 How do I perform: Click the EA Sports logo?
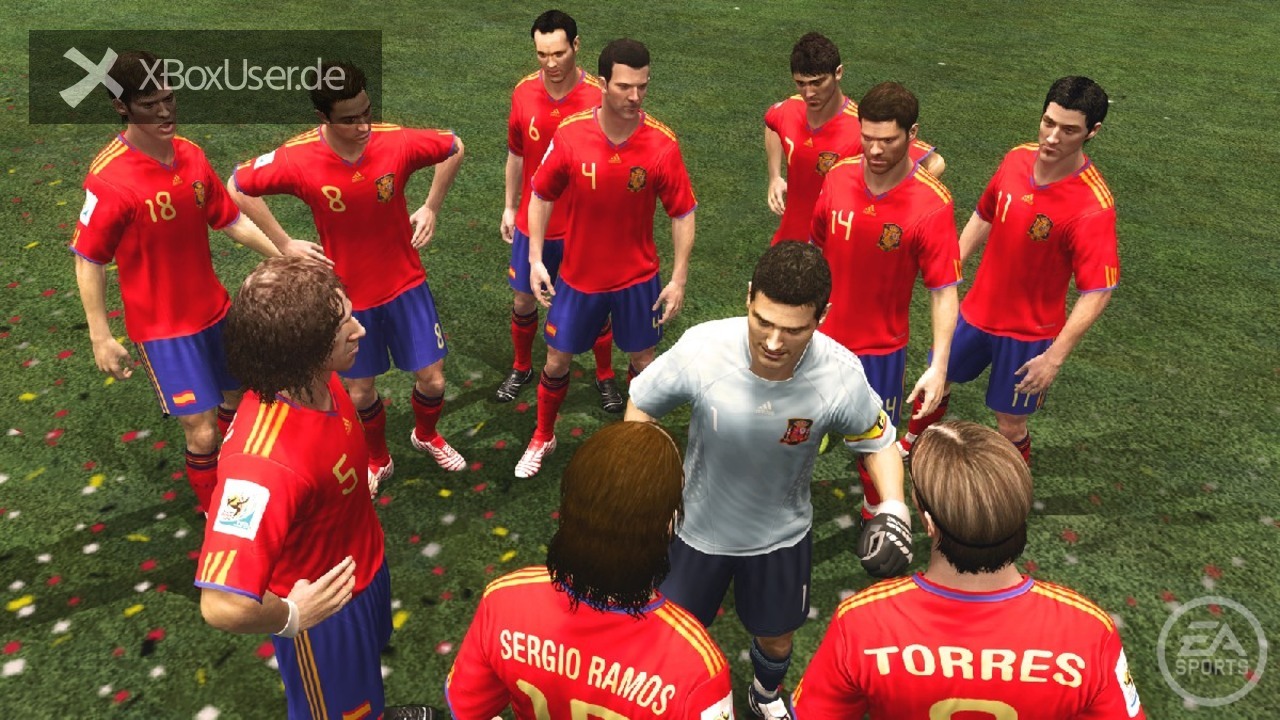click(x=1211, y=652)
